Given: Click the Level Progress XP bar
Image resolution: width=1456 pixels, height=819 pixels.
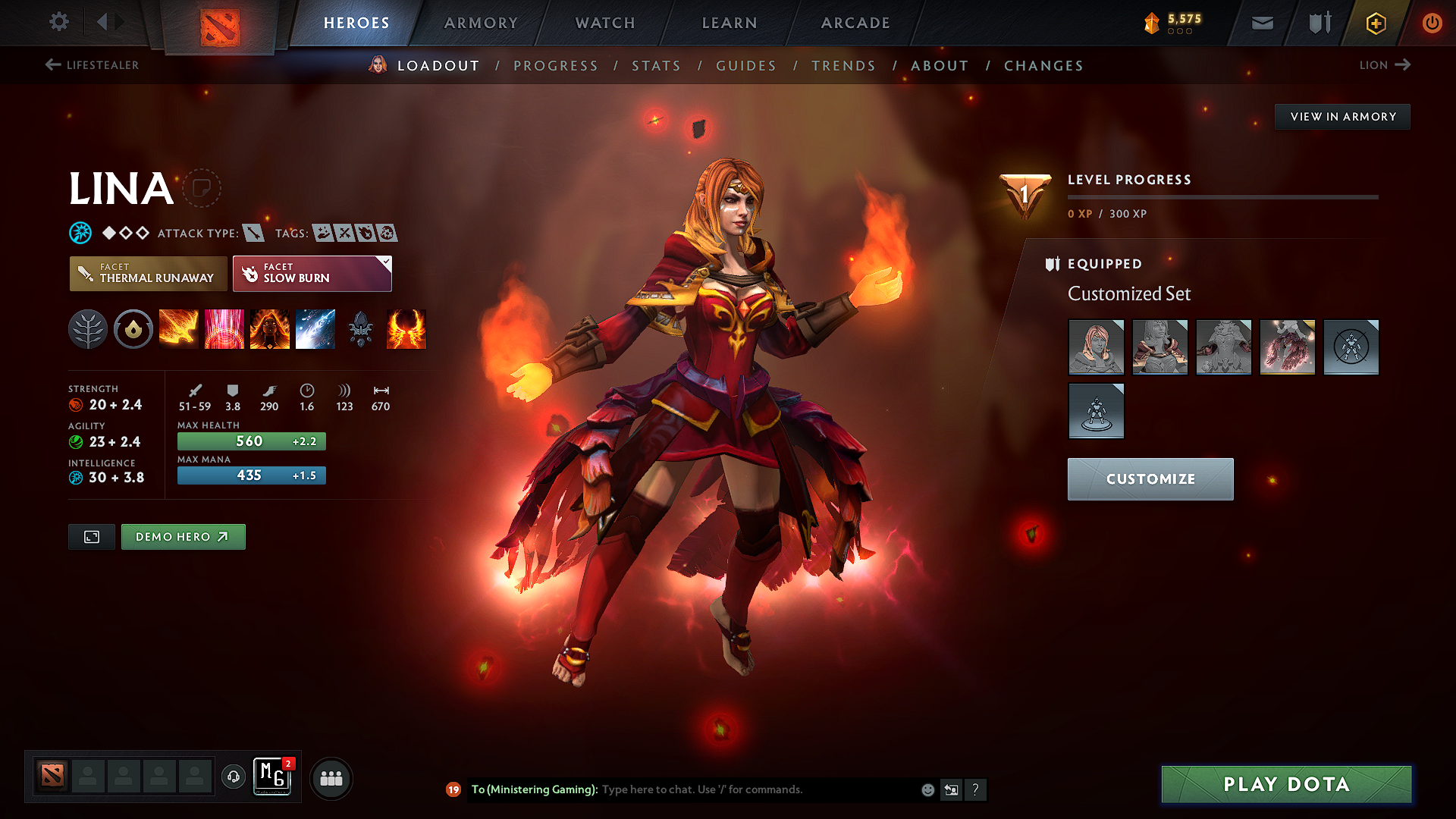Looking at the screenshot, I should pos(1224,196).
